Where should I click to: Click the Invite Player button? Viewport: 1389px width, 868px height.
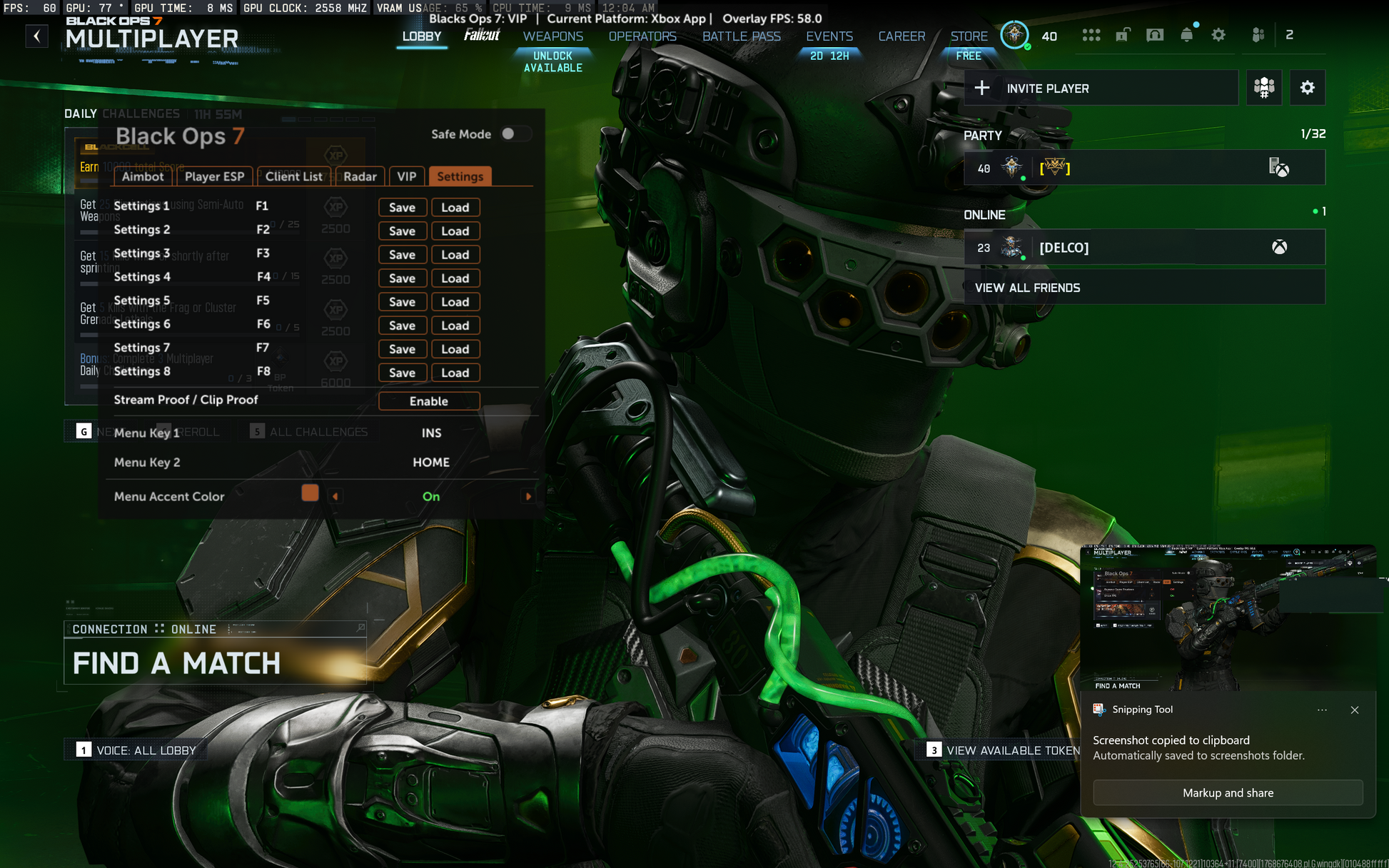click(1101, 89)
